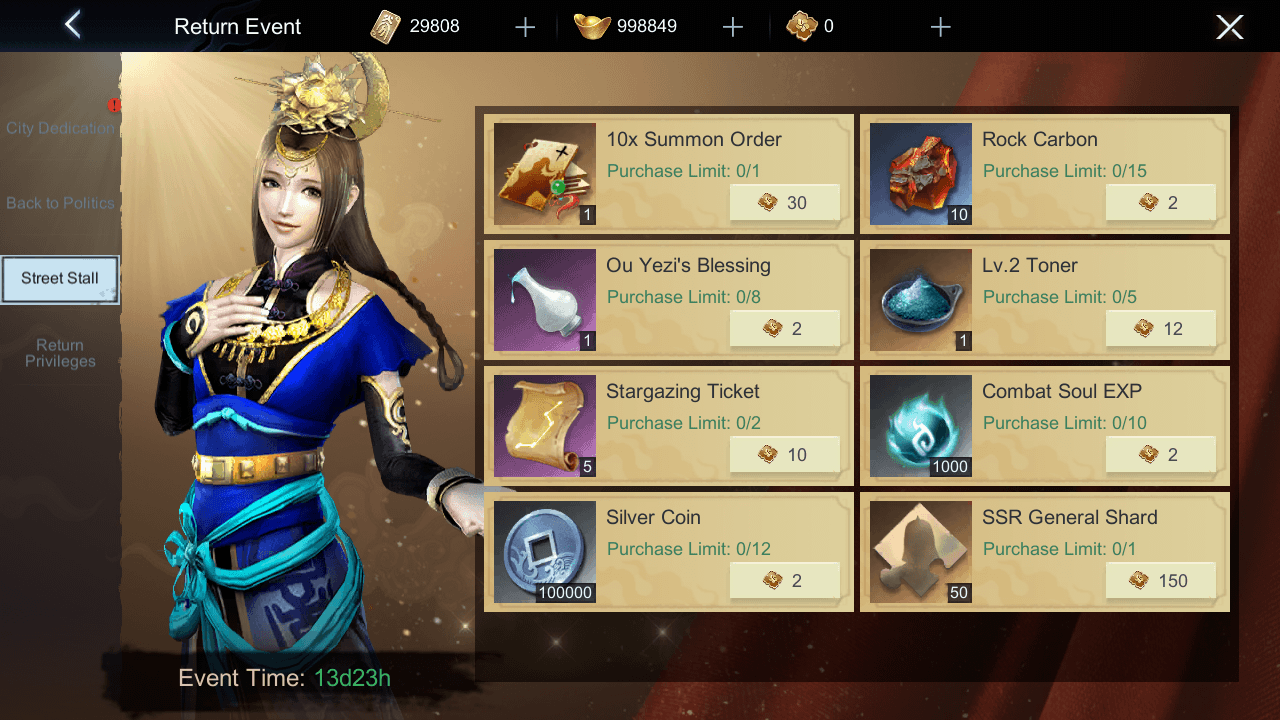This screenshot has width=1280, height=720.
Task: Go back with the top-left arrow
Action: (x=72, y=25)
